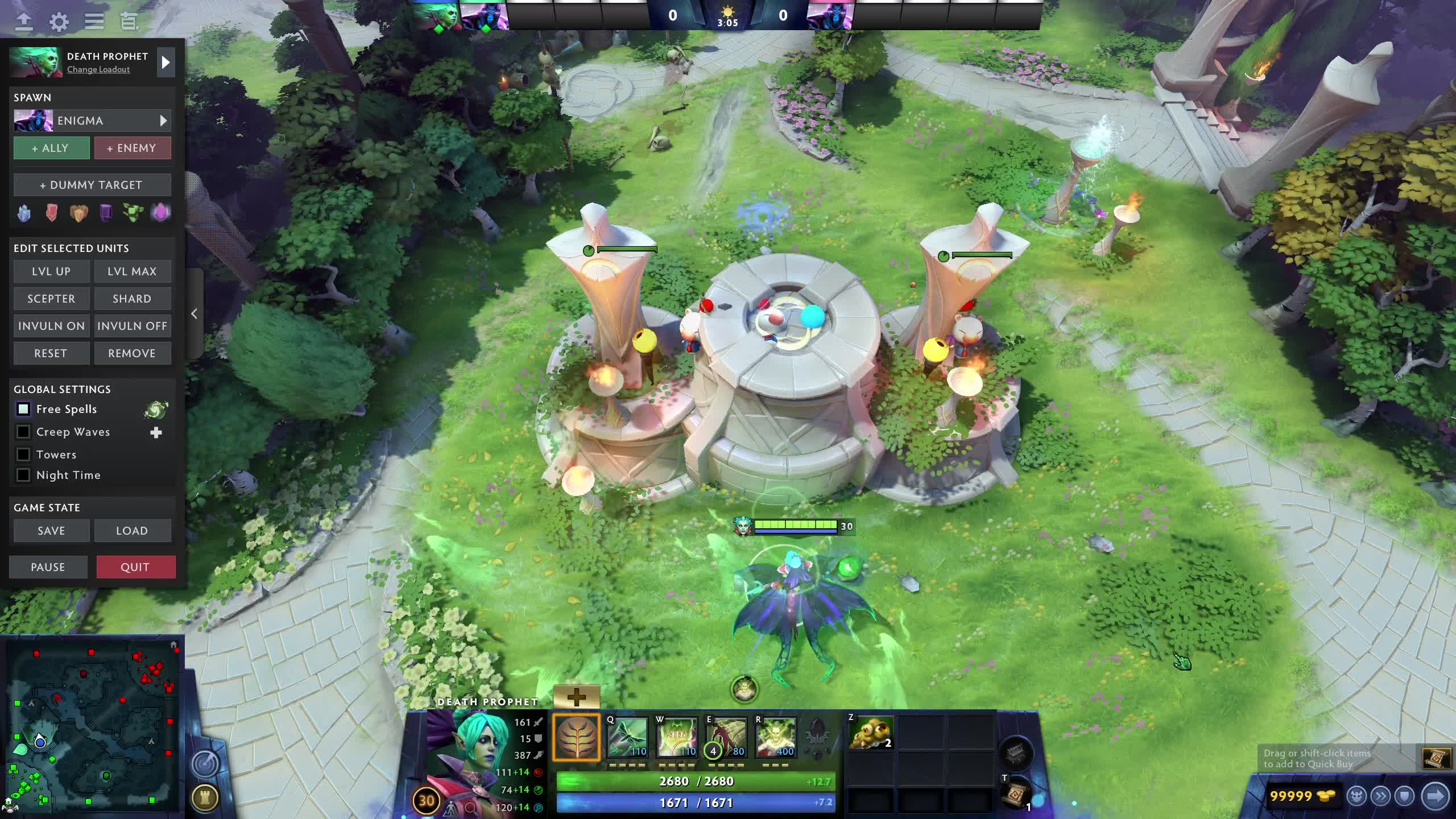Switch on Night Time
Viewport: 1456px width, 819px height.
click(x=23, y=475)
